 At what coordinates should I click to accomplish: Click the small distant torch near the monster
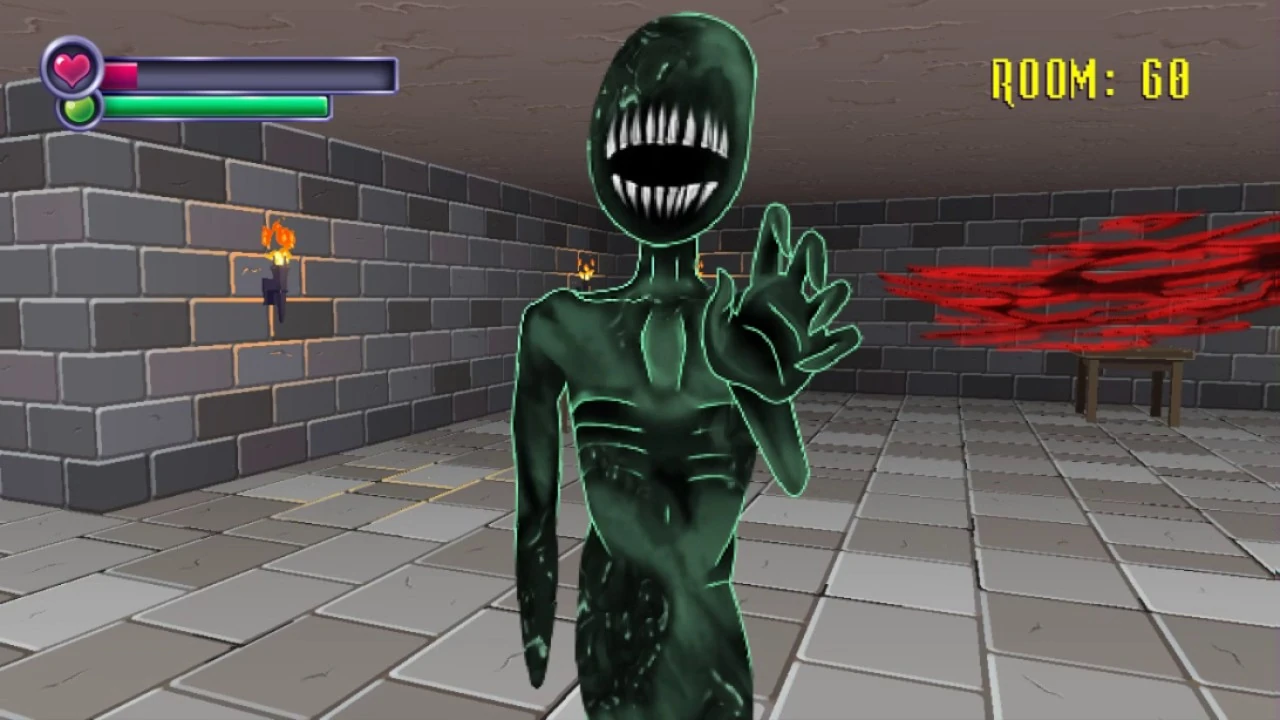pyautogui.click(x=584, y=266)
